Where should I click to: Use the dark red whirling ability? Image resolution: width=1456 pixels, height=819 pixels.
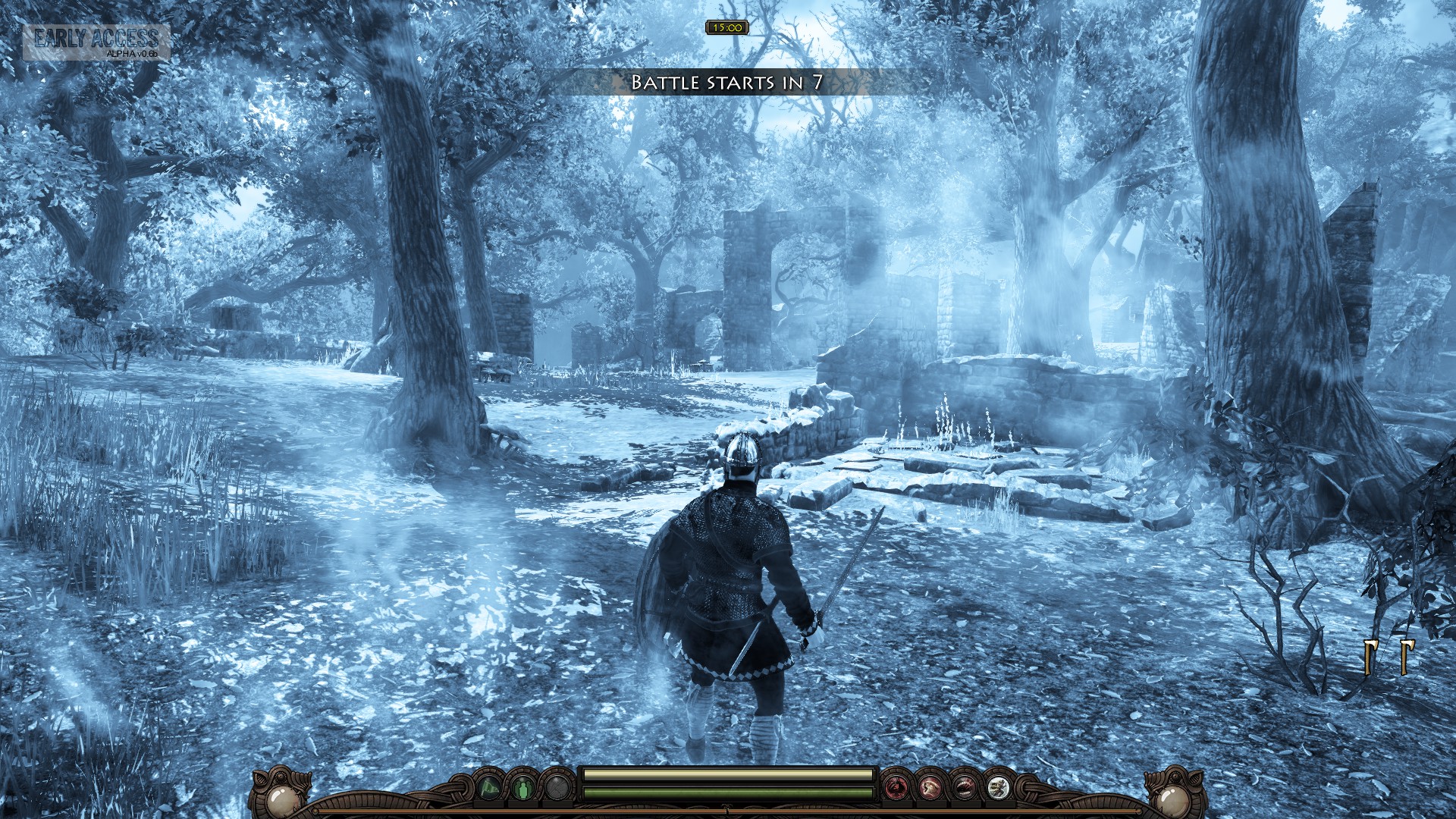[x=896, y=789]
